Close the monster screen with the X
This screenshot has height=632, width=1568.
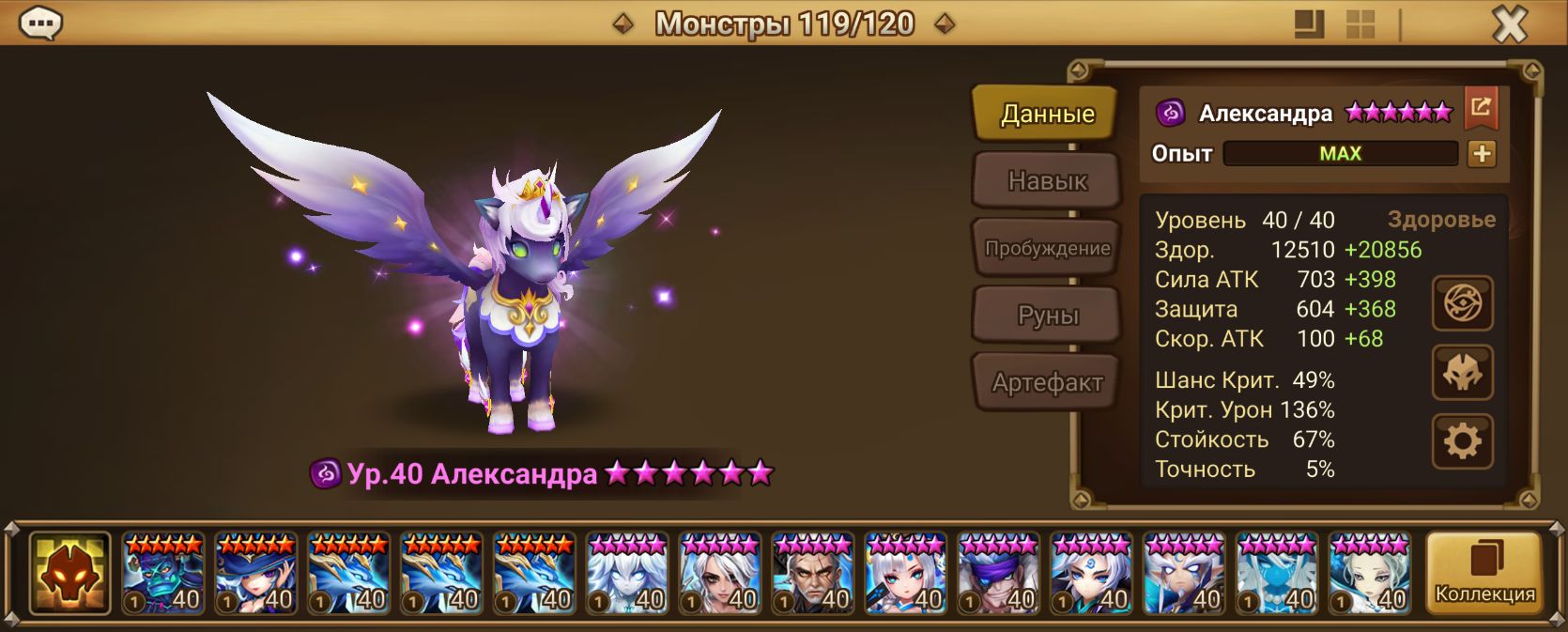coord(1510,23)
